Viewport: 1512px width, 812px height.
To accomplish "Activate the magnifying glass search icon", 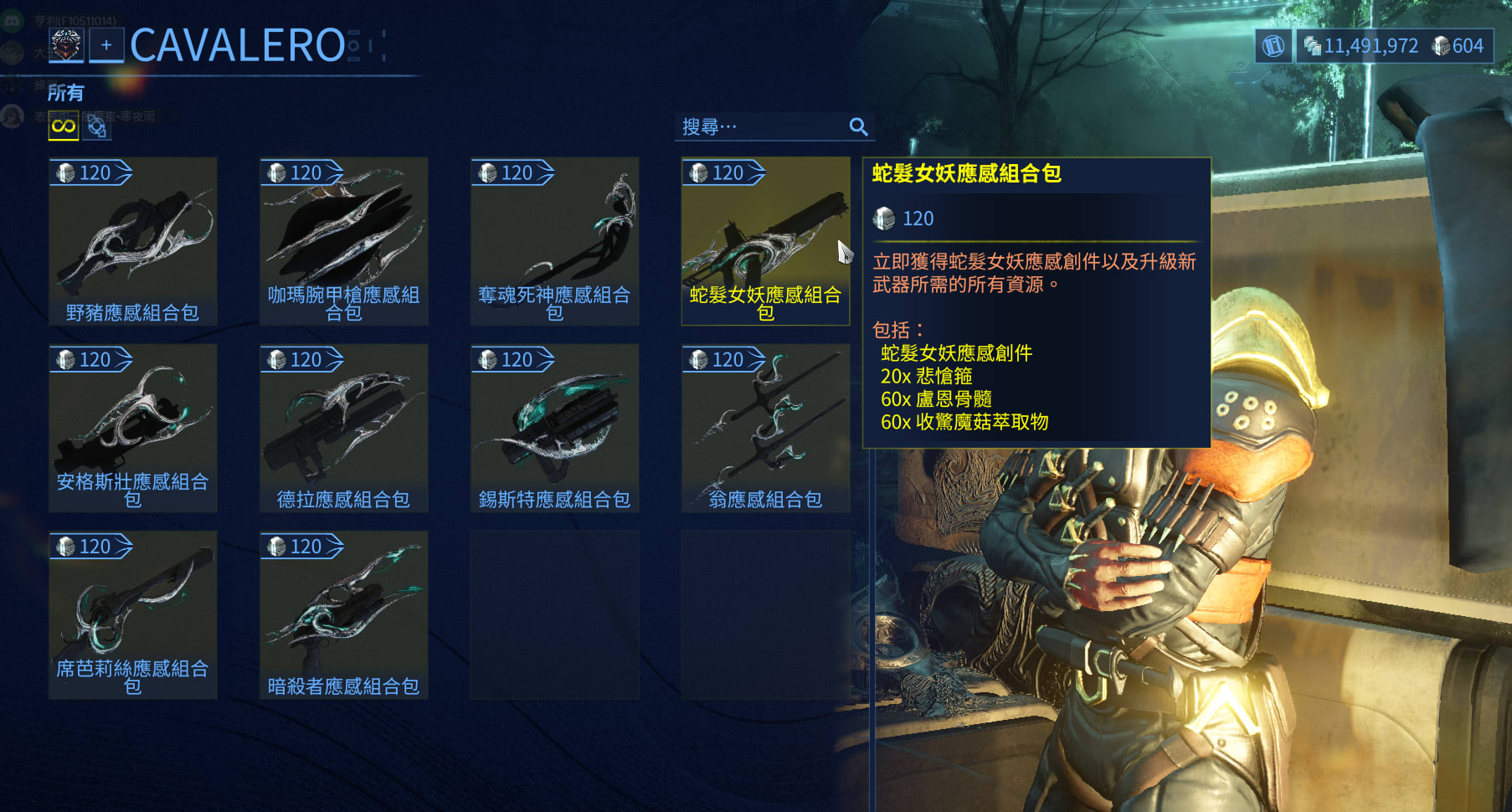I will (x=858, y=127).
